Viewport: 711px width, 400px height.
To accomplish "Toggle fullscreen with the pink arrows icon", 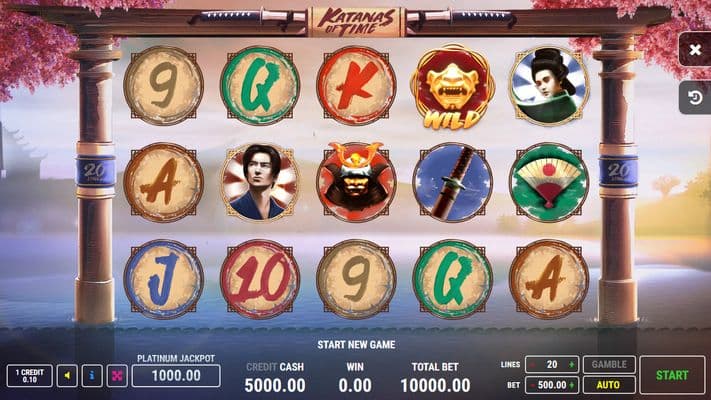I will pos(117,376).
